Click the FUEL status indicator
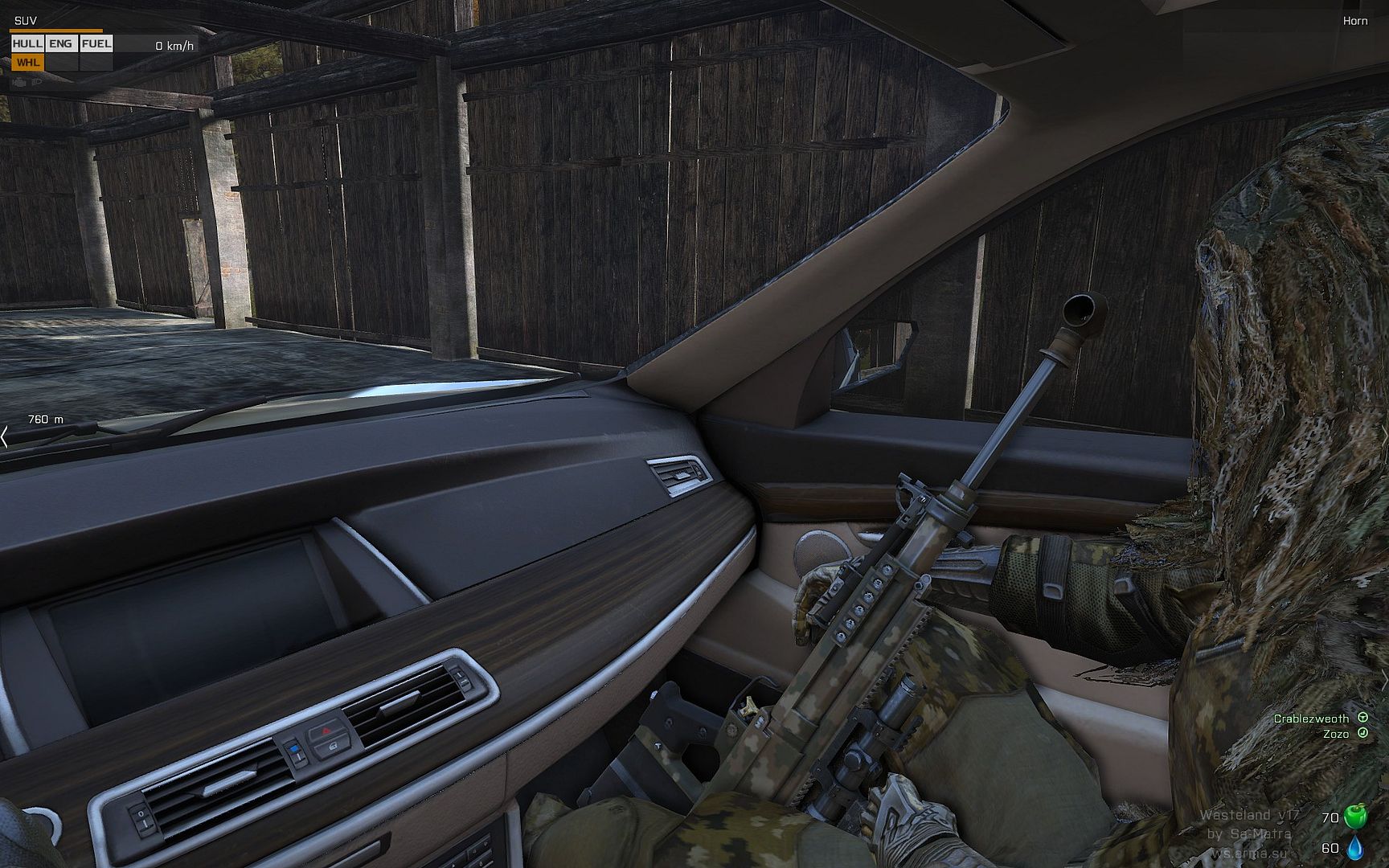Screen dimensions: 1389x868 [96, 44]
